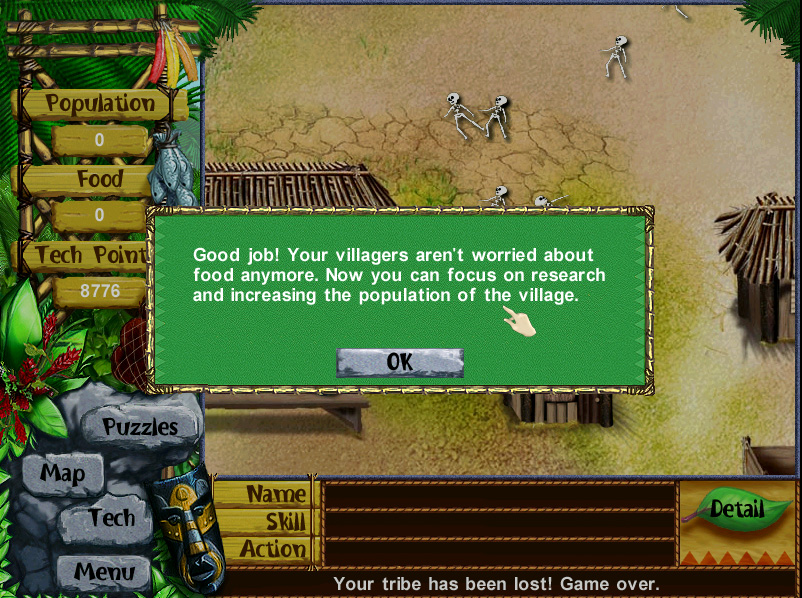Open the Tech research screen
This screenshot has width=802, height=598.
110,518
